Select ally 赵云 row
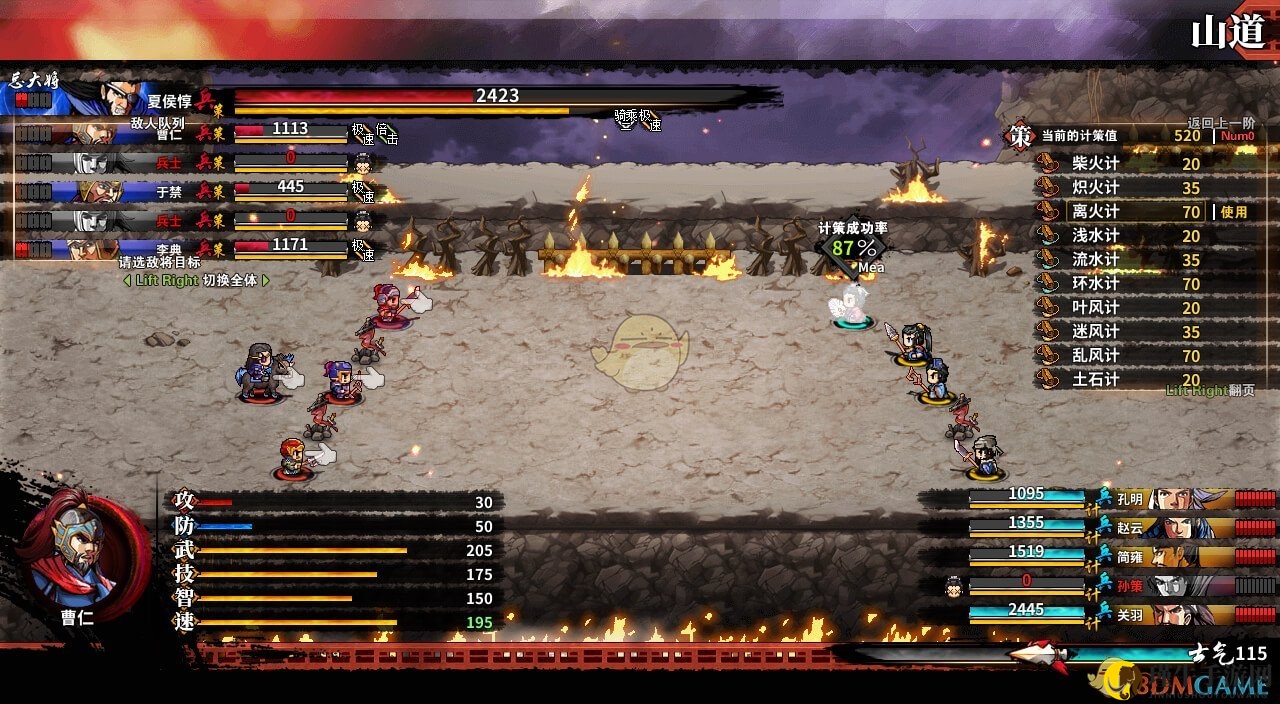The width and height of the screenshot is (1280, 704). (1130, 527)
